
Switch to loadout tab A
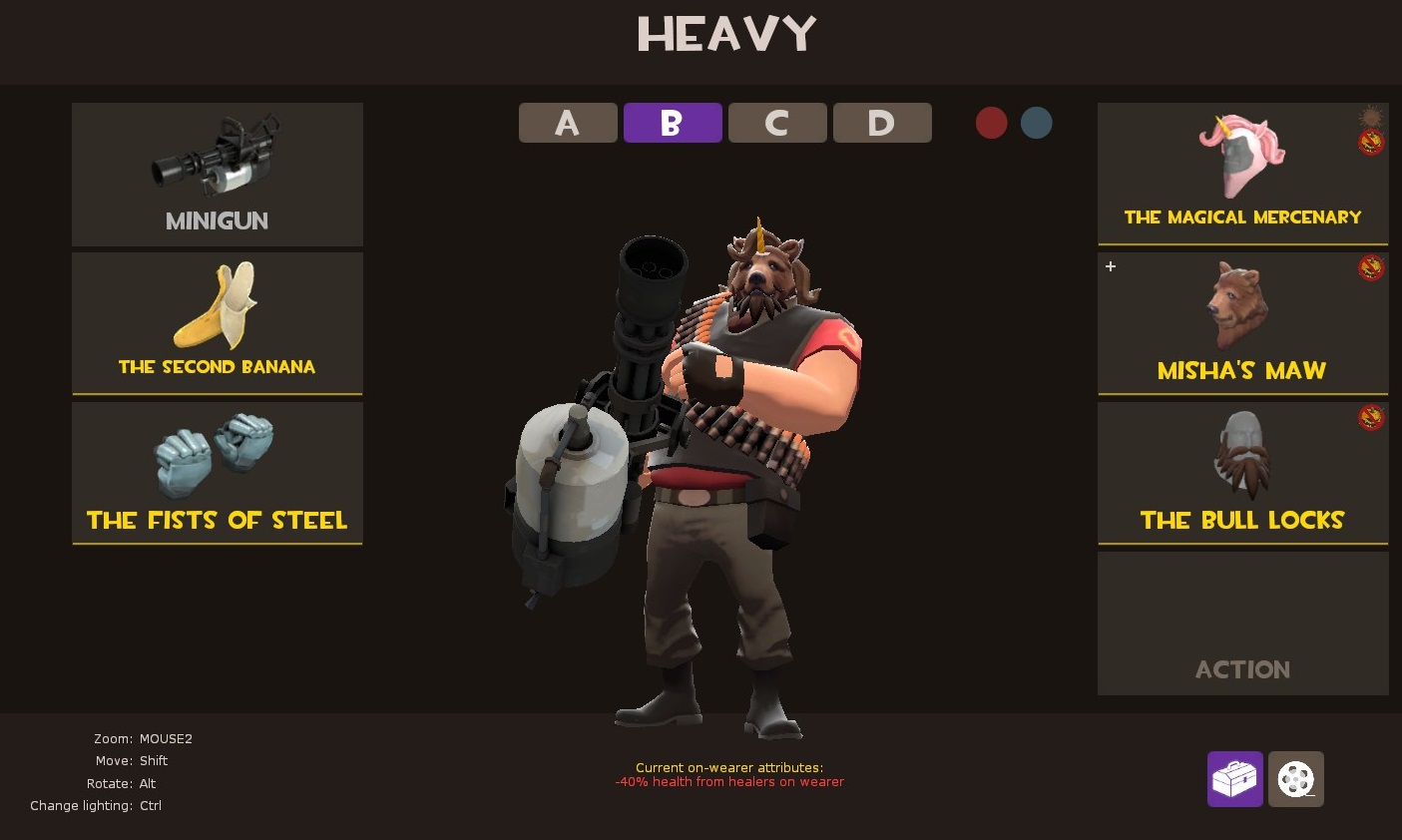click(567, 123)
